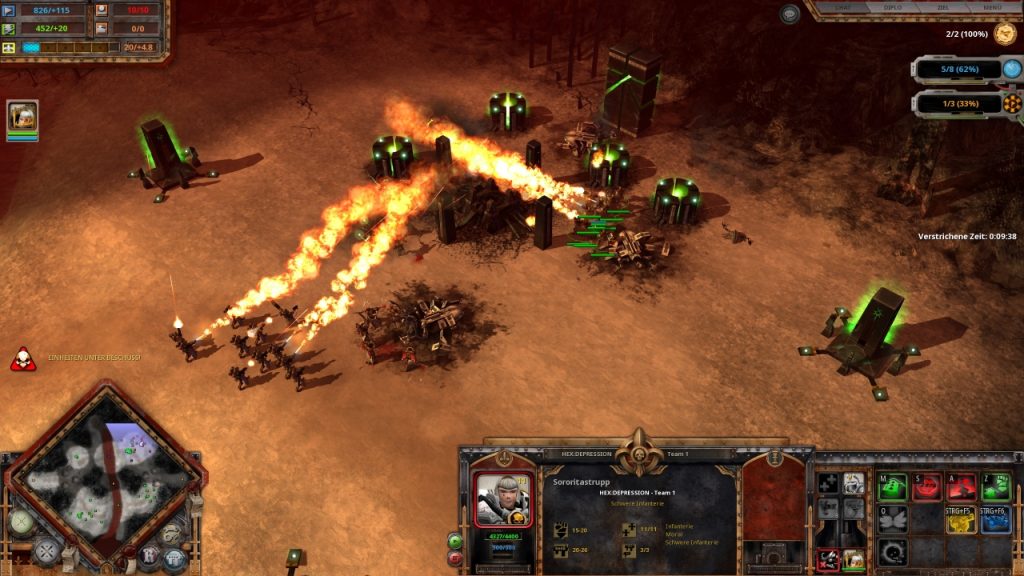This screenshot has height=576, width=1024.
Task: Open the Chat tab
Action: tap(845, 8)
